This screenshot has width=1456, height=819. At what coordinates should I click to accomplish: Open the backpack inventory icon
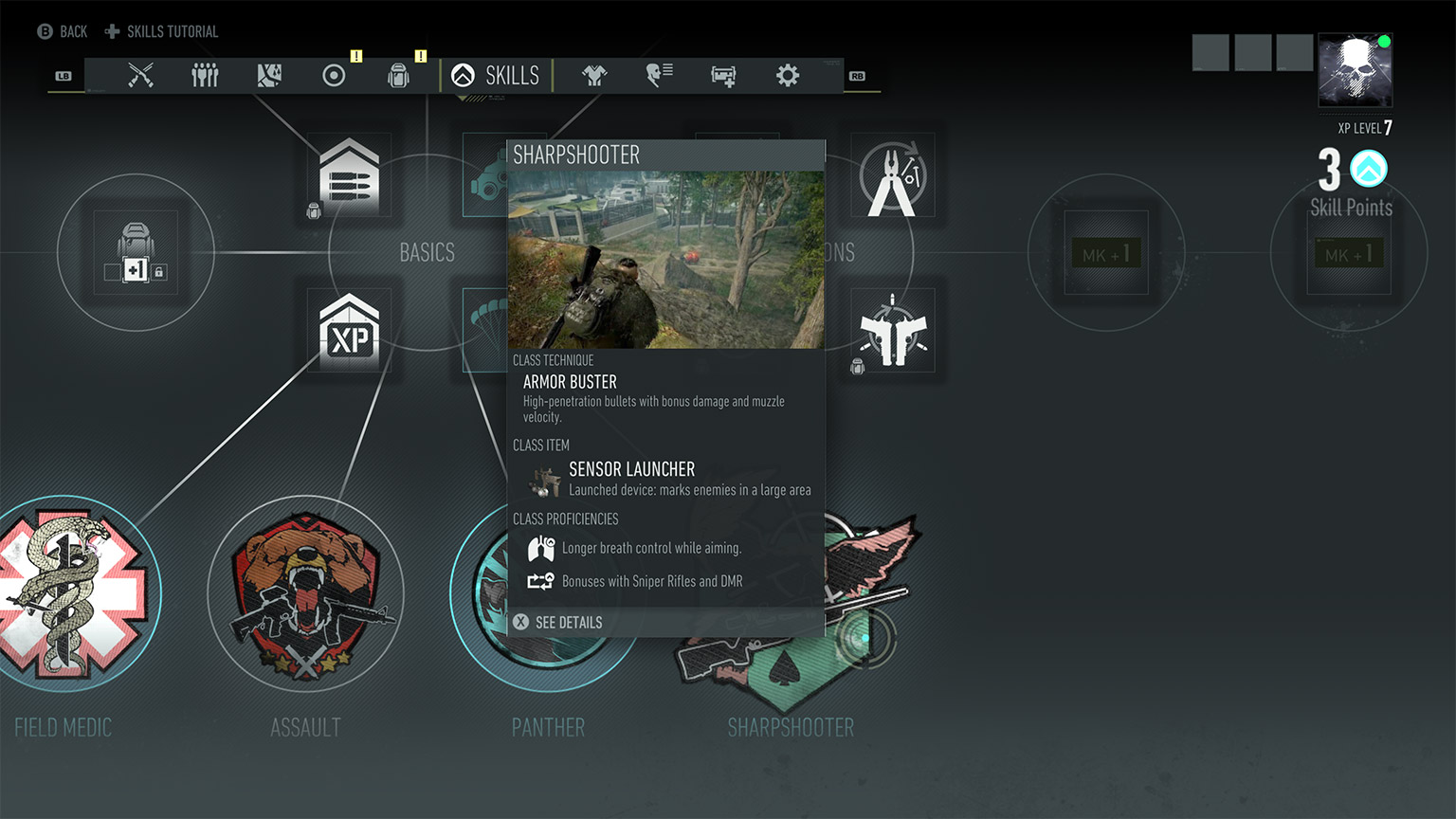coord(398,75)
